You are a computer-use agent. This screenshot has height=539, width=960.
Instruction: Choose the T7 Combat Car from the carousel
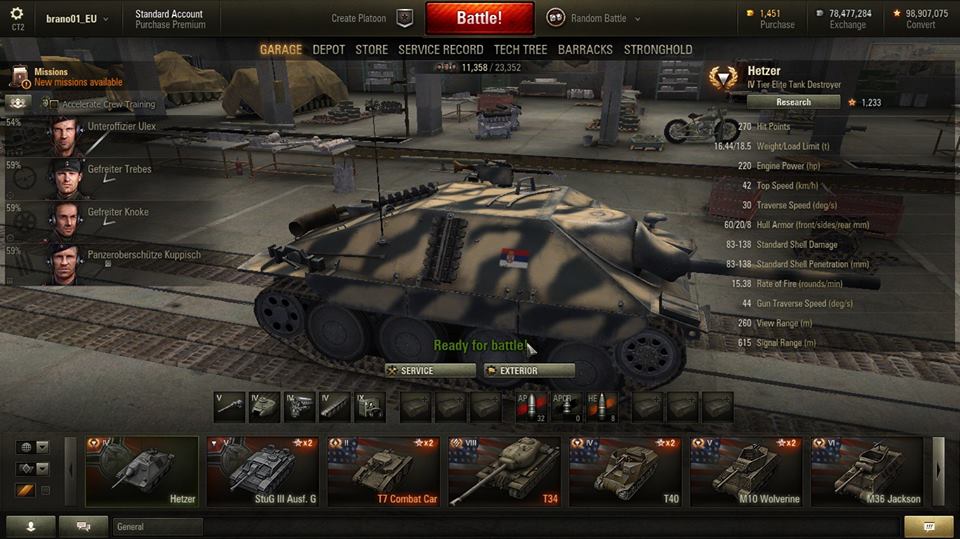(383, 471)
